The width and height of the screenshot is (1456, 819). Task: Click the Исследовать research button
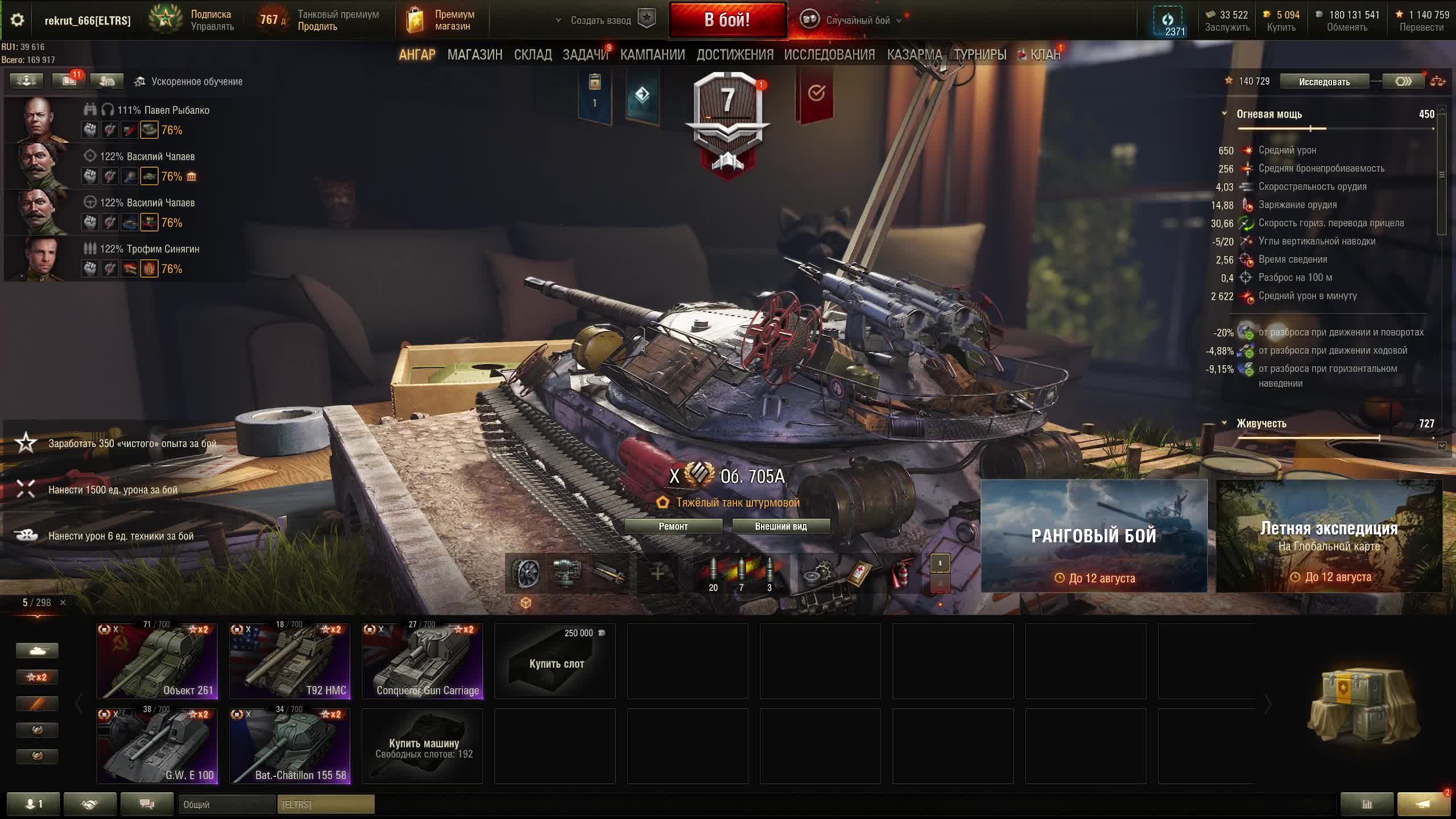pos(1323,82)
